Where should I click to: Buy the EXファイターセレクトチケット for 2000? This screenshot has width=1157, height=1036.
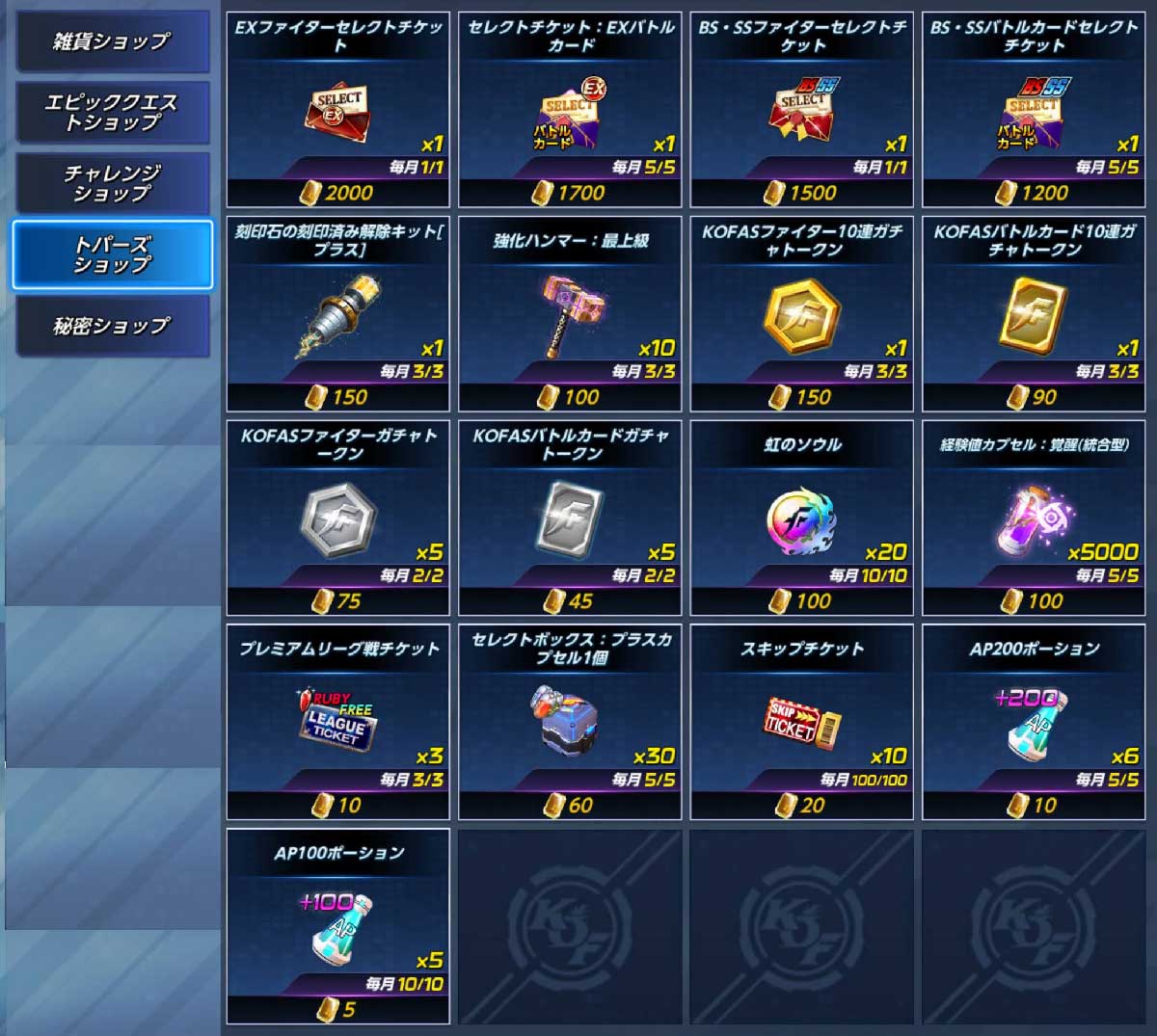click(337, 111)
